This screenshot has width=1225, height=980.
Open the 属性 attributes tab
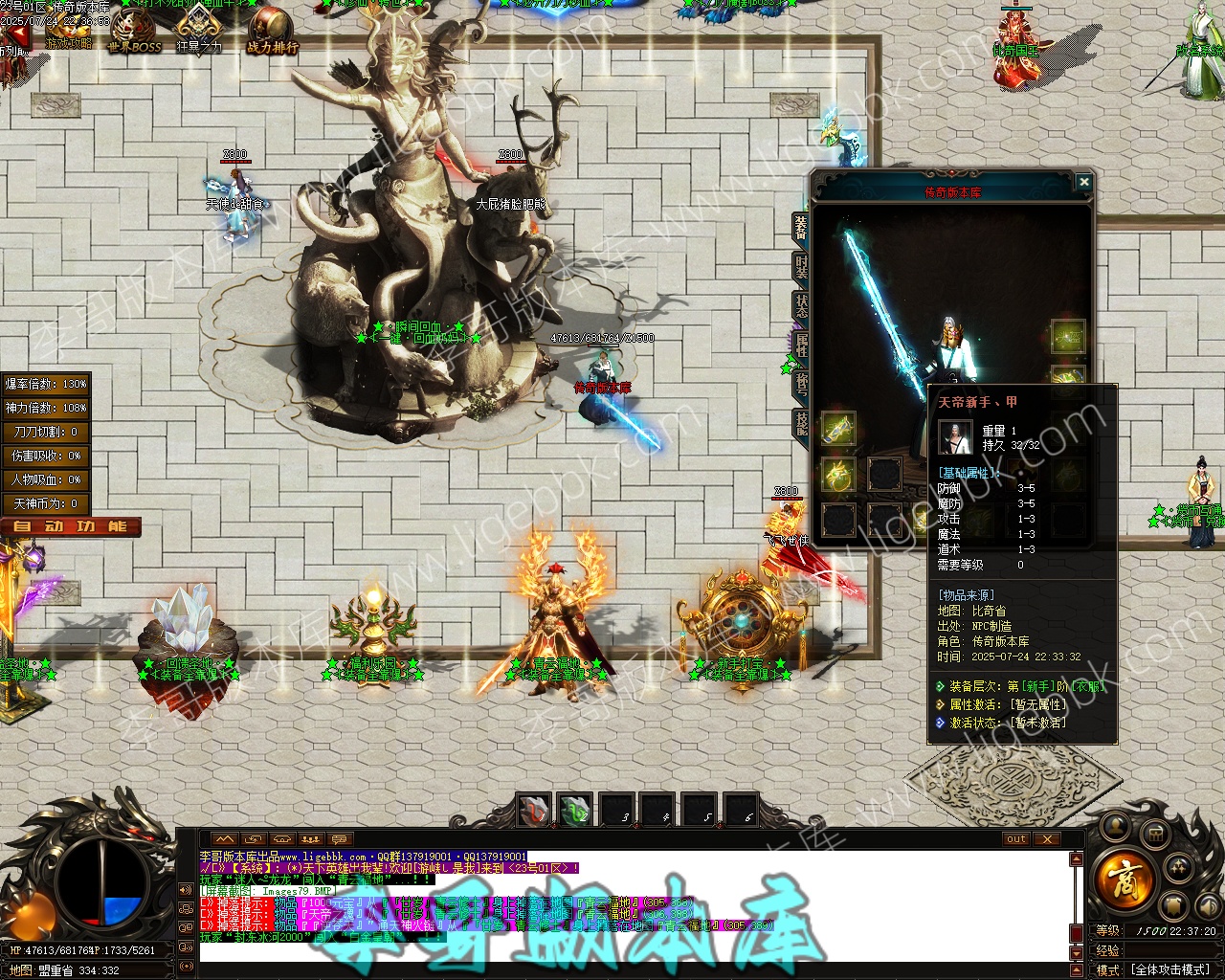click(801, 345)
